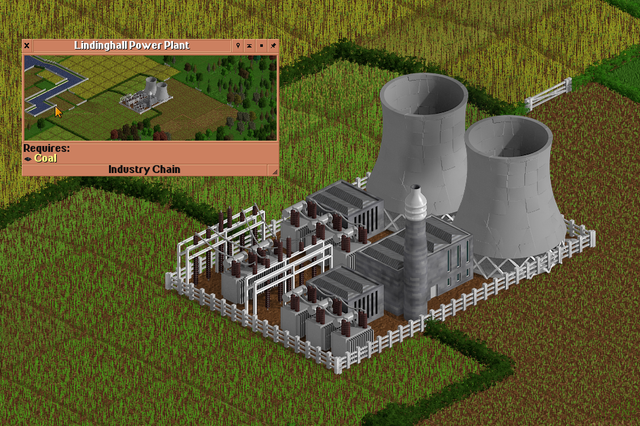Shade the Power Plant window

pyautogui.click(x=249, y=46)
